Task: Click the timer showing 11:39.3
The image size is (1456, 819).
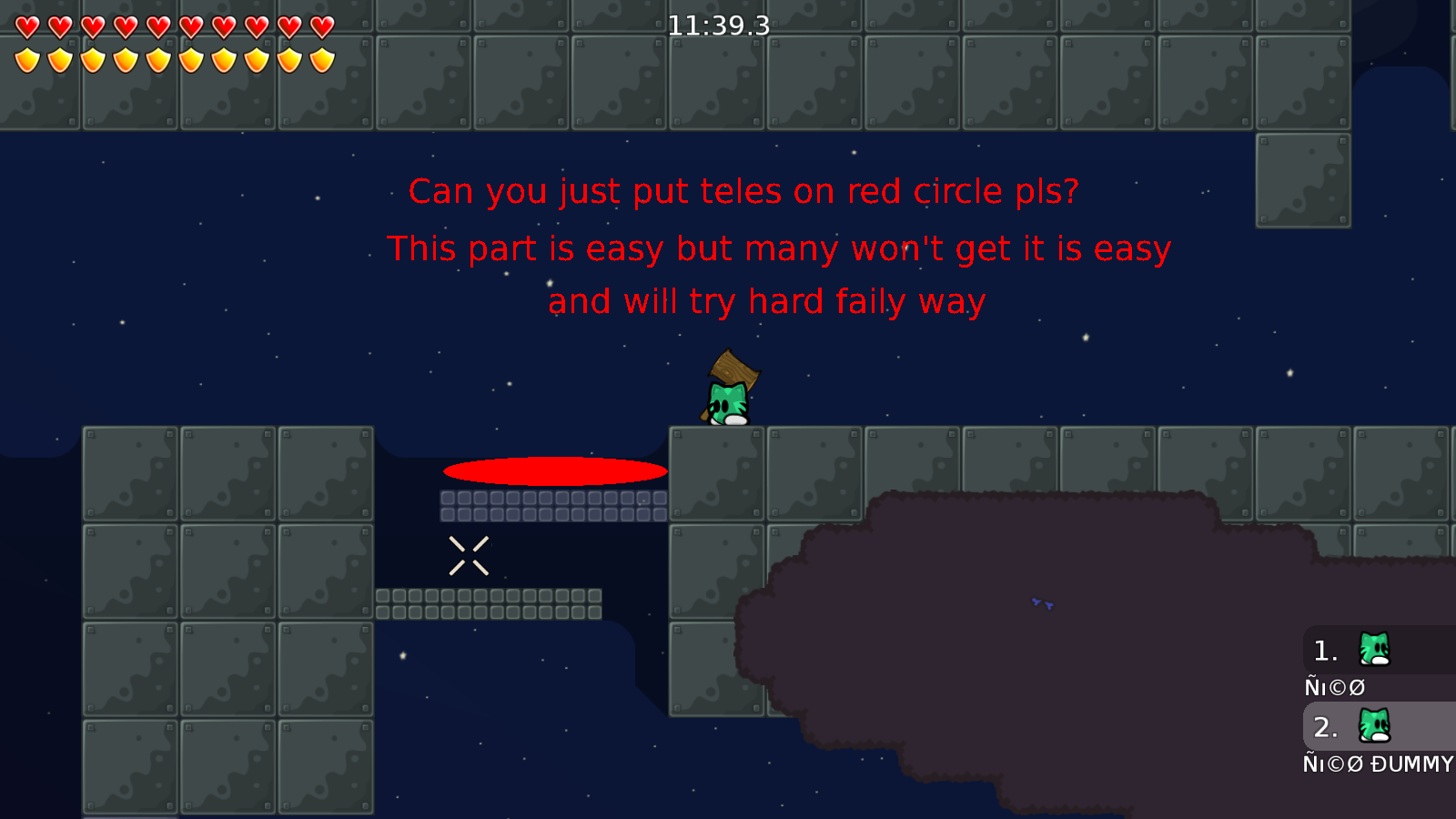Action: 718,26
